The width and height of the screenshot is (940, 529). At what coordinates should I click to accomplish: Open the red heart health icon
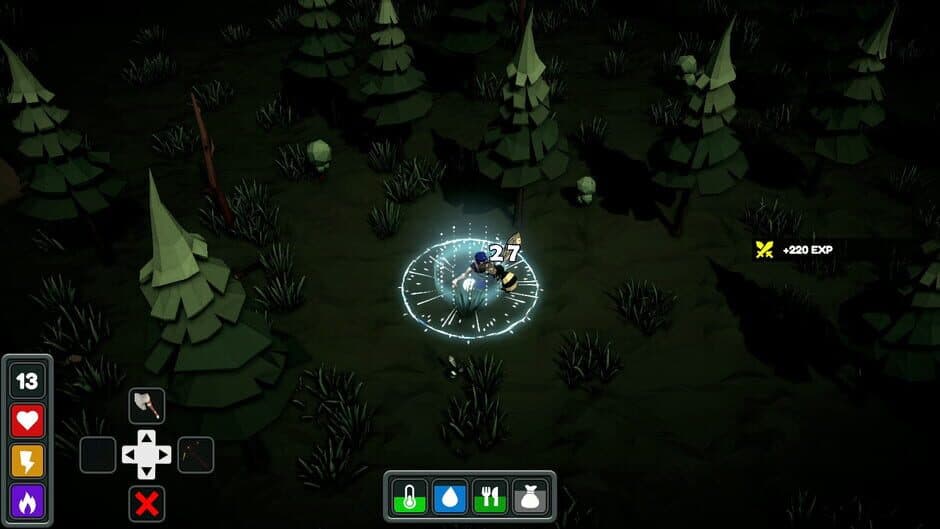coord(27,420)
